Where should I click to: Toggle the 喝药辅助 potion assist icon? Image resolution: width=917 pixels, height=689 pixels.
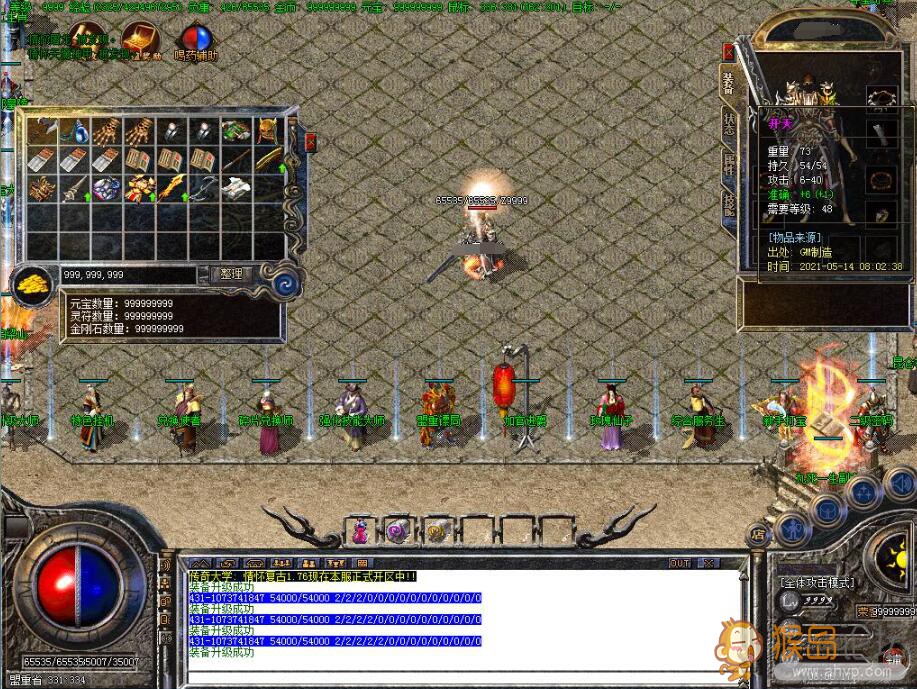click(x=195, y=37)
